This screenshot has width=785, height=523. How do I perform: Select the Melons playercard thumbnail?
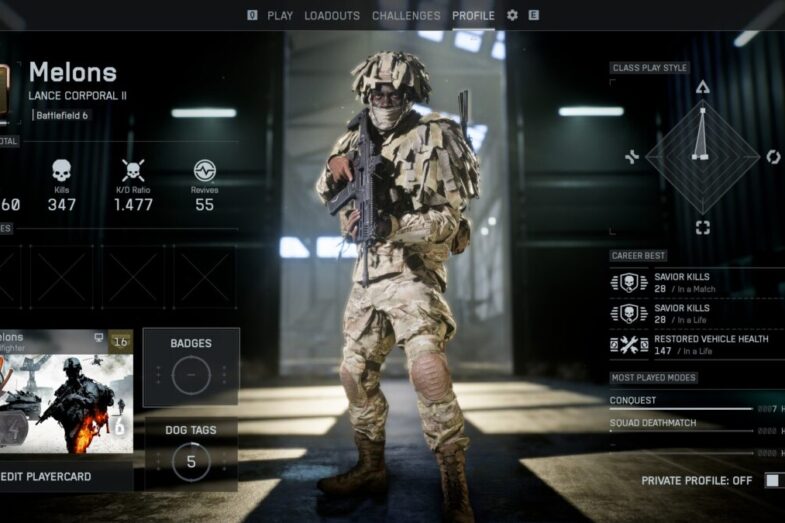pos(65,392)
